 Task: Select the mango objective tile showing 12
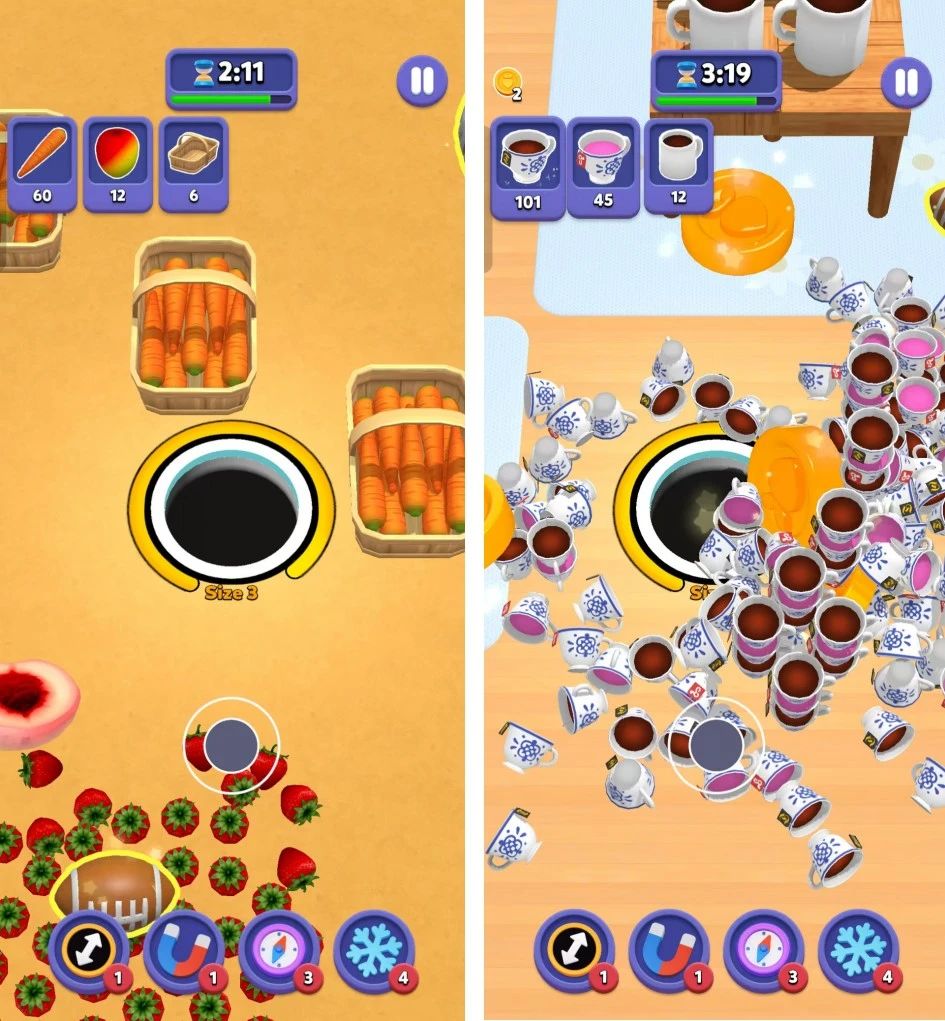118,164
